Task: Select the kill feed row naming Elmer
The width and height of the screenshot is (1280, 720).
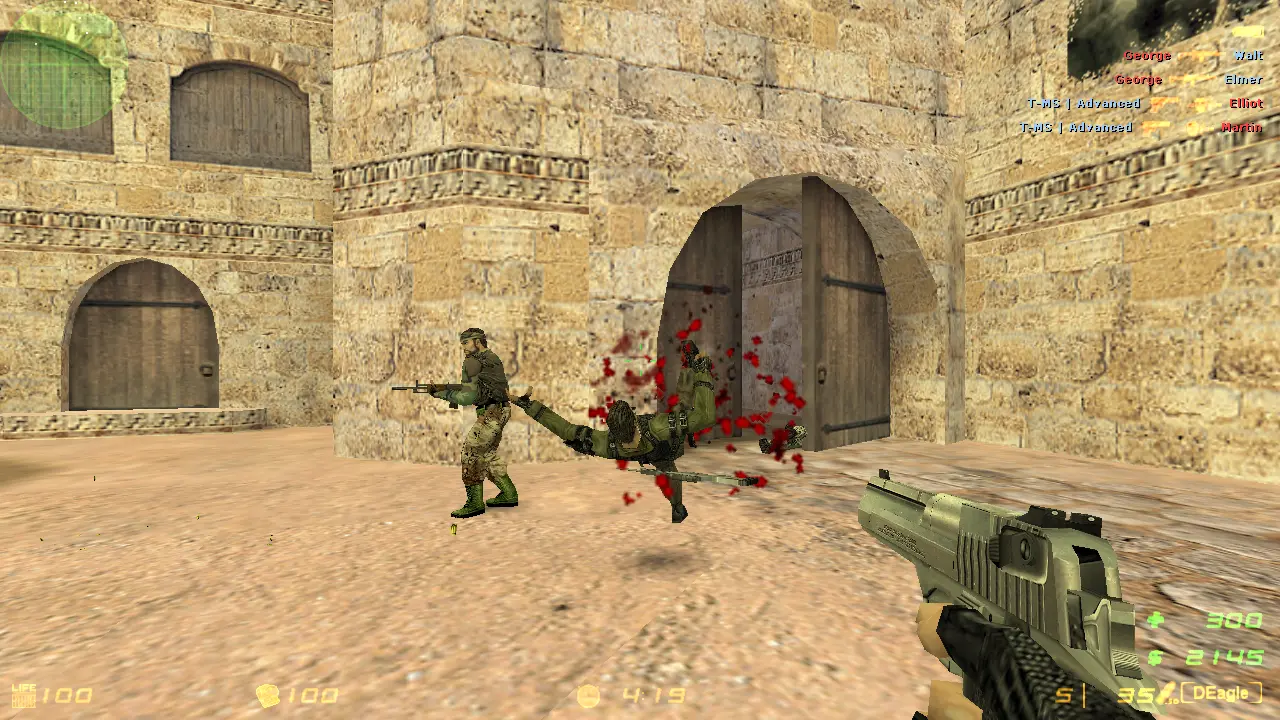Action: pyautogui.click(x=1188, y=80)
